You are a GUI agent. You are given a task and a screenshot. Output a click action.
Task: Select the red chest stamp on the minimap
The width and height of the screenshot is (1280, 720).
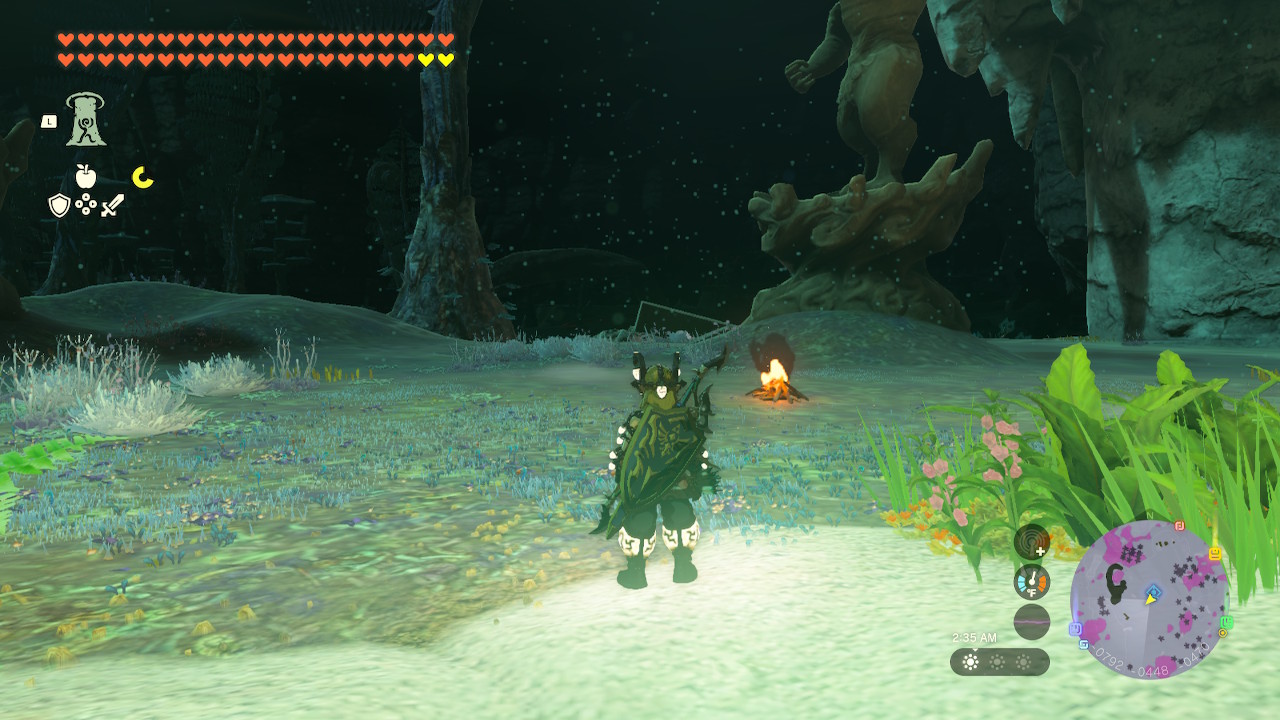[1179, 525]
